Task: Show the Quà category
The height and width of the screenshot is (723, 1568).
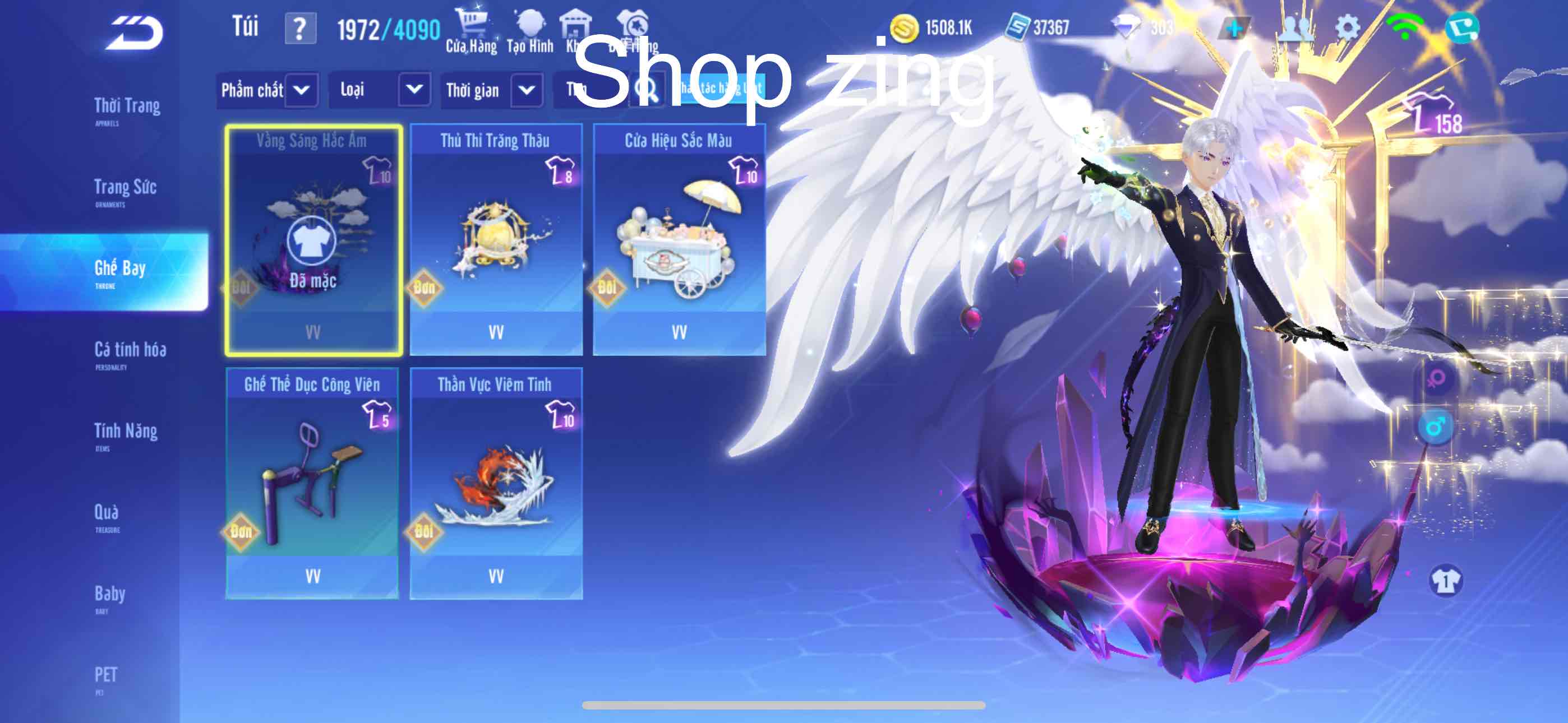Action: (x=107, y=516)
